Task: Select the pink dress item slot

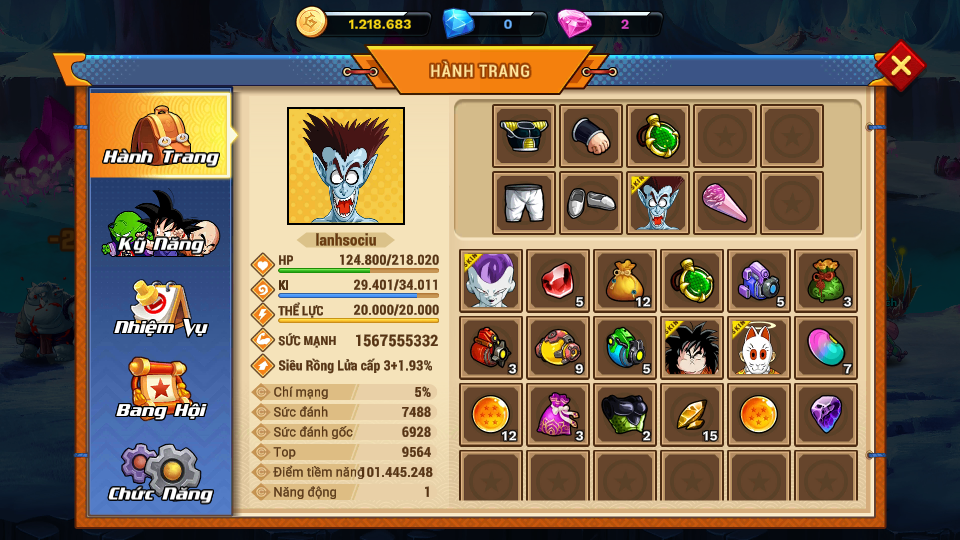Action: pyautogui.click(x=558, y=414)
